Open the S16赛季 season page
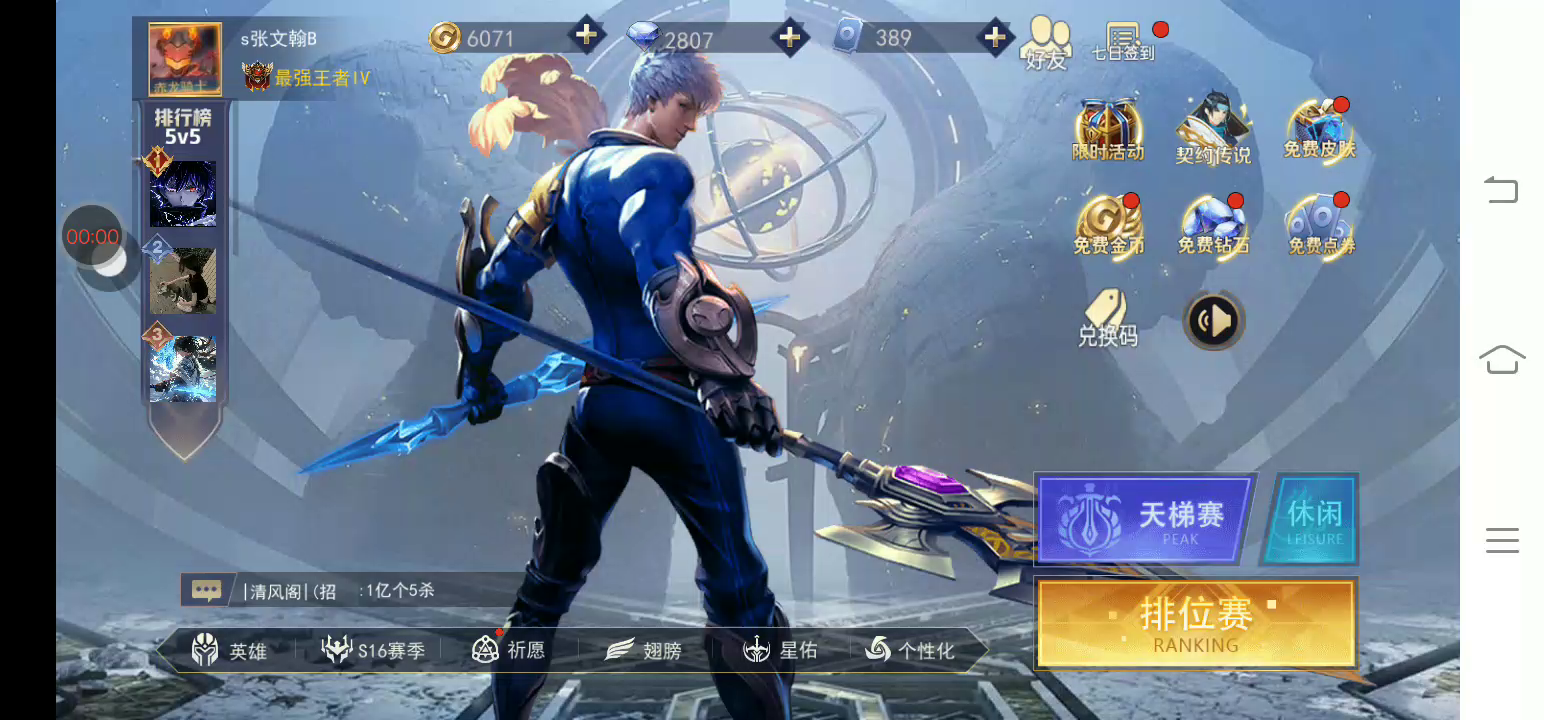 coord(373,651)
